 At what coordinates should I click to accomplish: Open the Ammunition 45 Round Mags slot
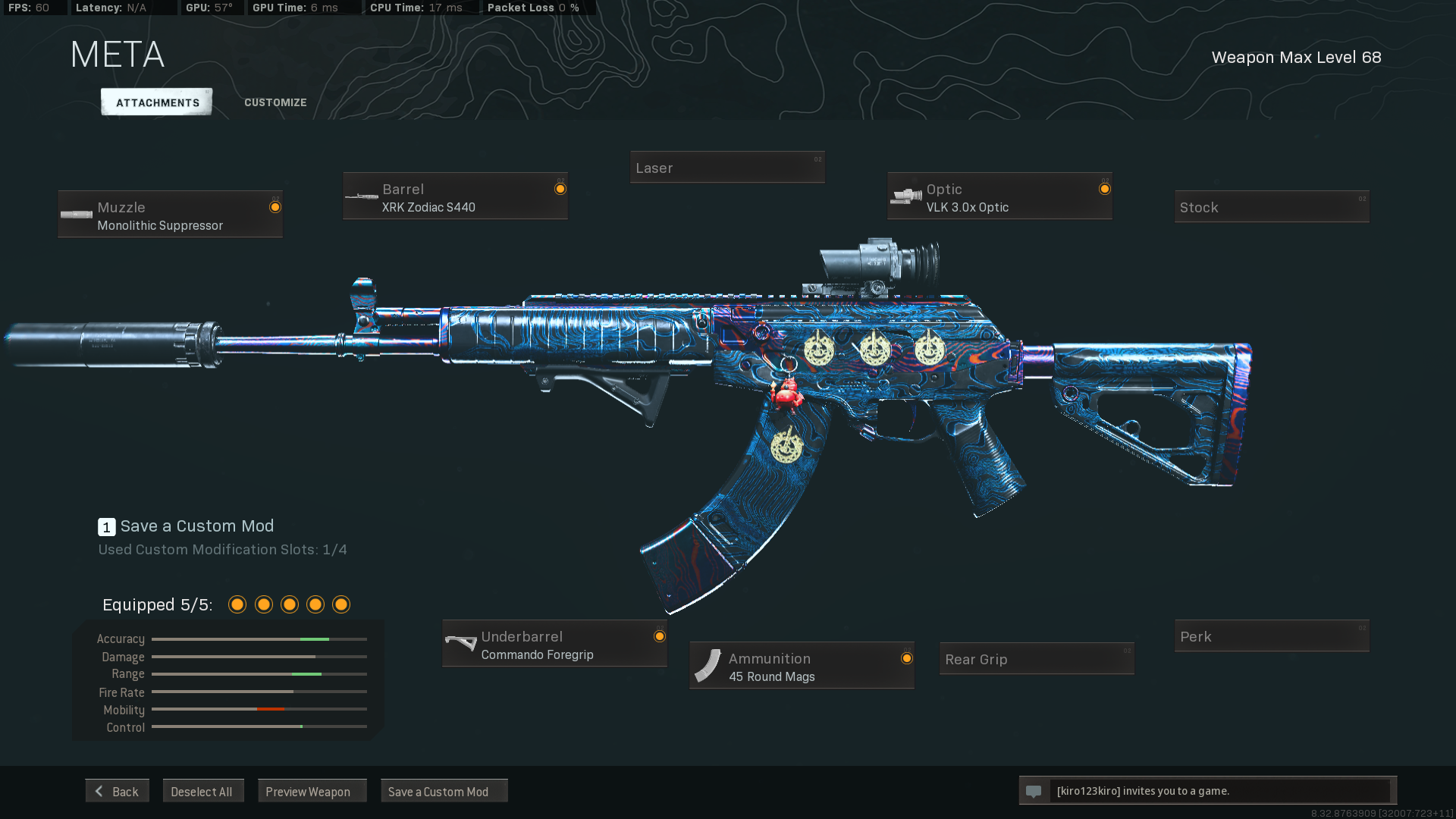[x=801, y=665]
